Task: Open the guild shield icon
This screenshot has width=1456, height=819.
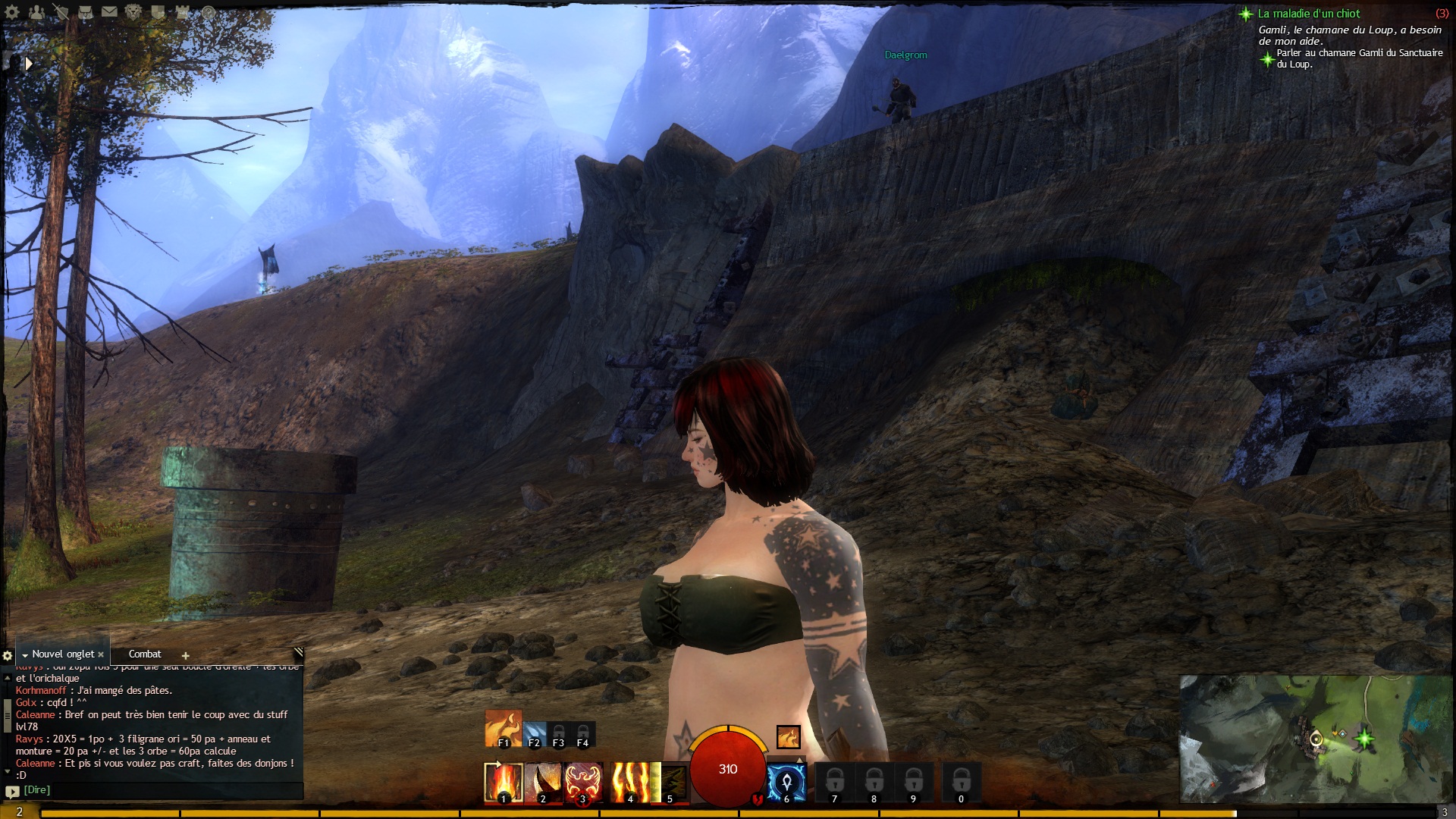Action: (158, 12)
